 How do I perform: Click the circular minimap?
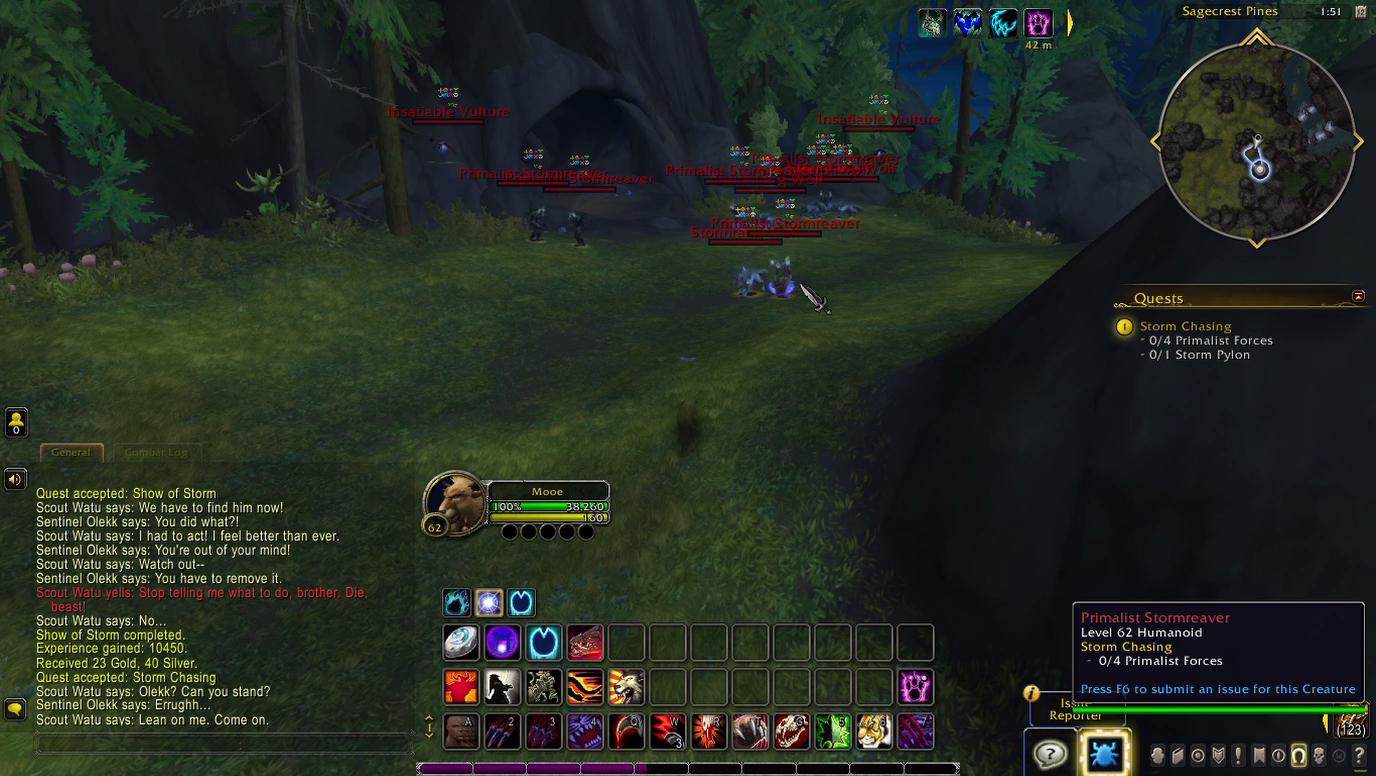pos(1257,141)
